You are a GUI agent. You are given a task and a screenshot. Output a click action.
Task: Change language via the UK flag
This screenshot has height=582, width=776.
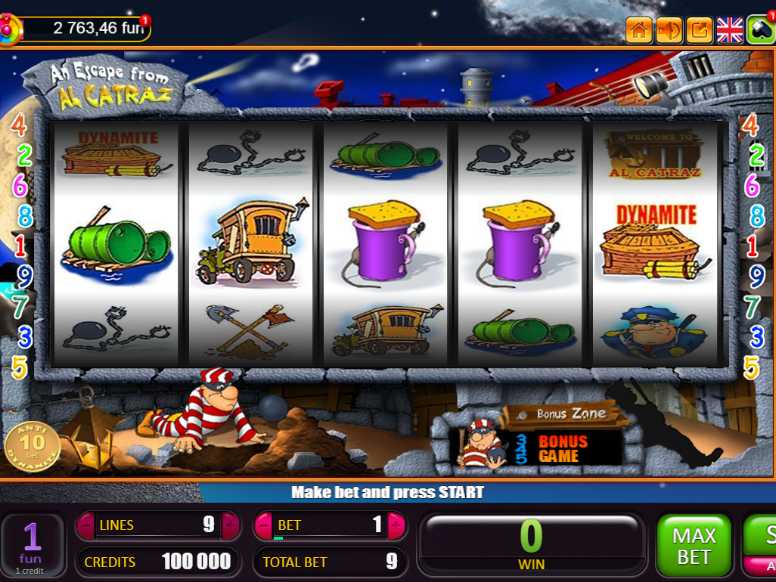(730, 30)
